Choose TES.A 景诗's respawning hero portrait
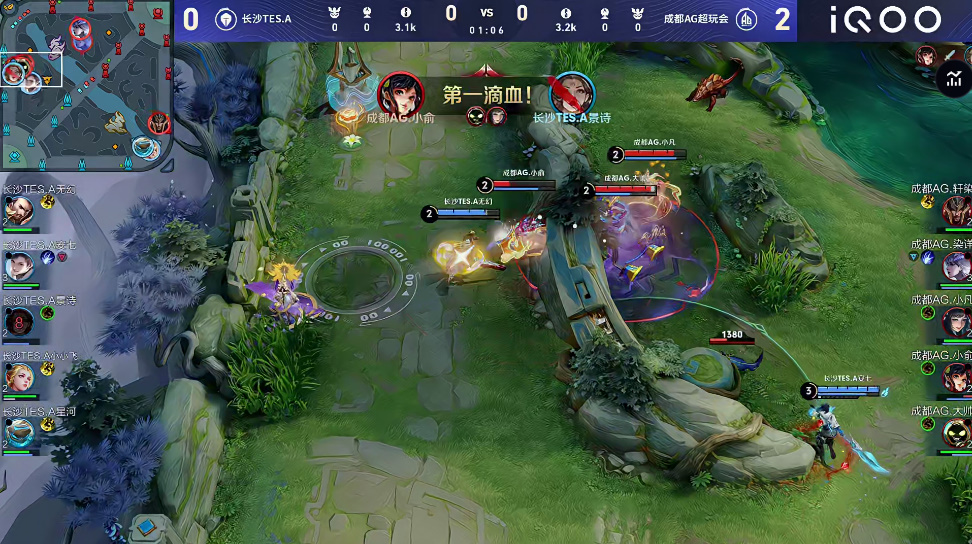This screenshot has width=972, height=544. point(17,321)
